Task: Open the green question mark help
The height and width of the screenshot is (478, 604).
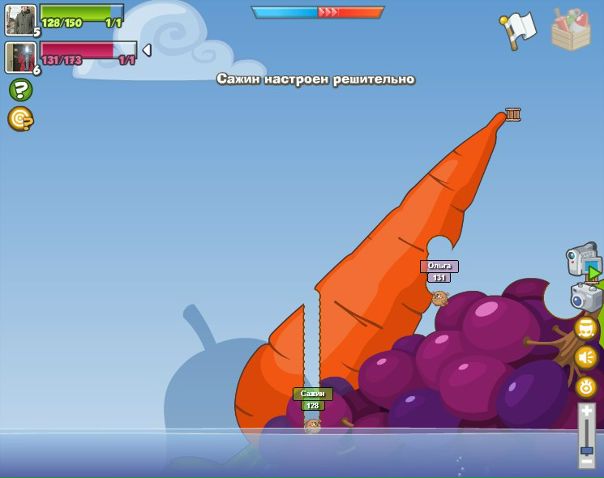Action: pyautogui.click(x=20, y=90)
